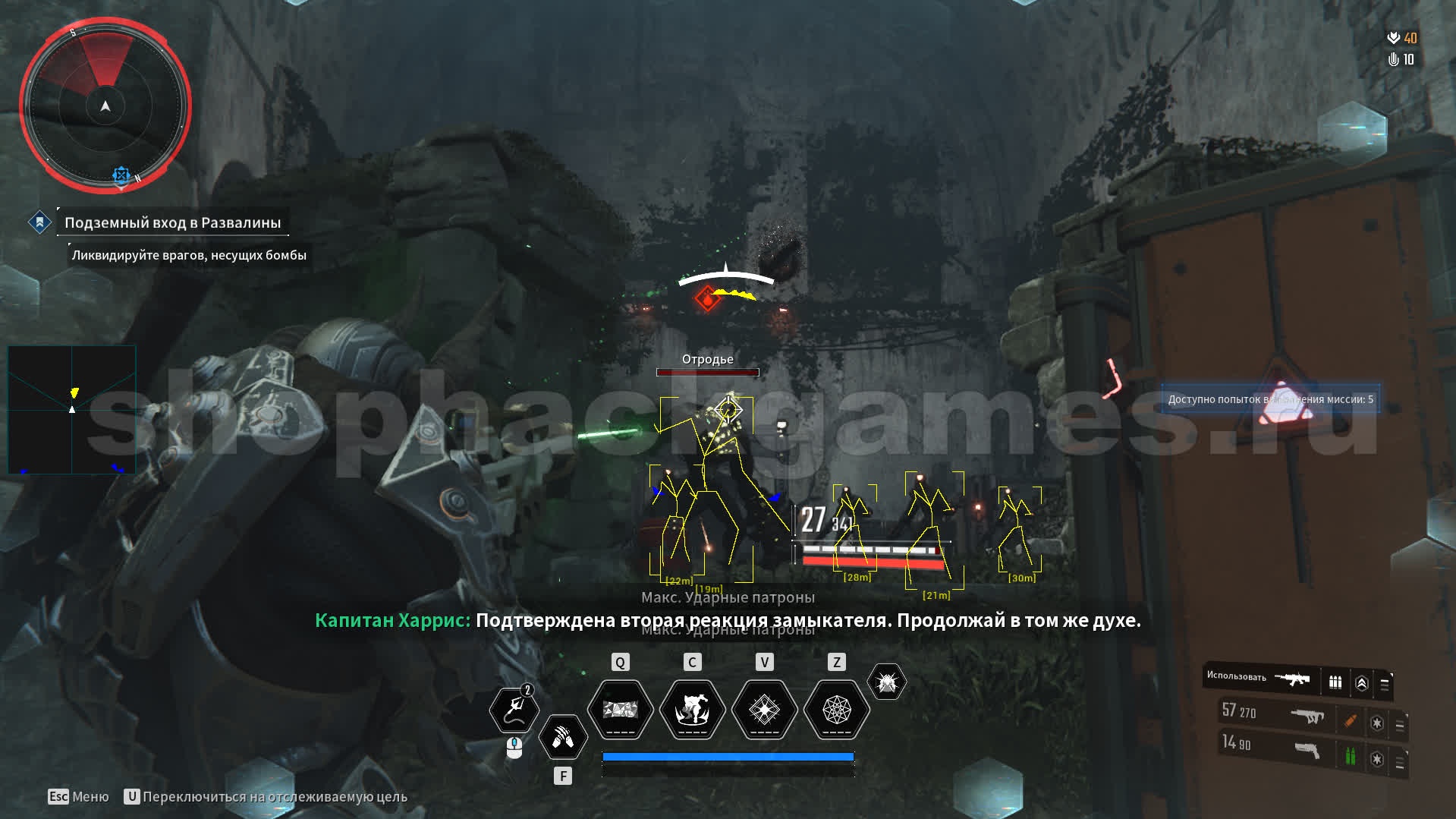The width and height of the screenshot is (1456, 819).
Task: Select the Подземный вход в Развалины mission tracker
Action: [172, 222]
